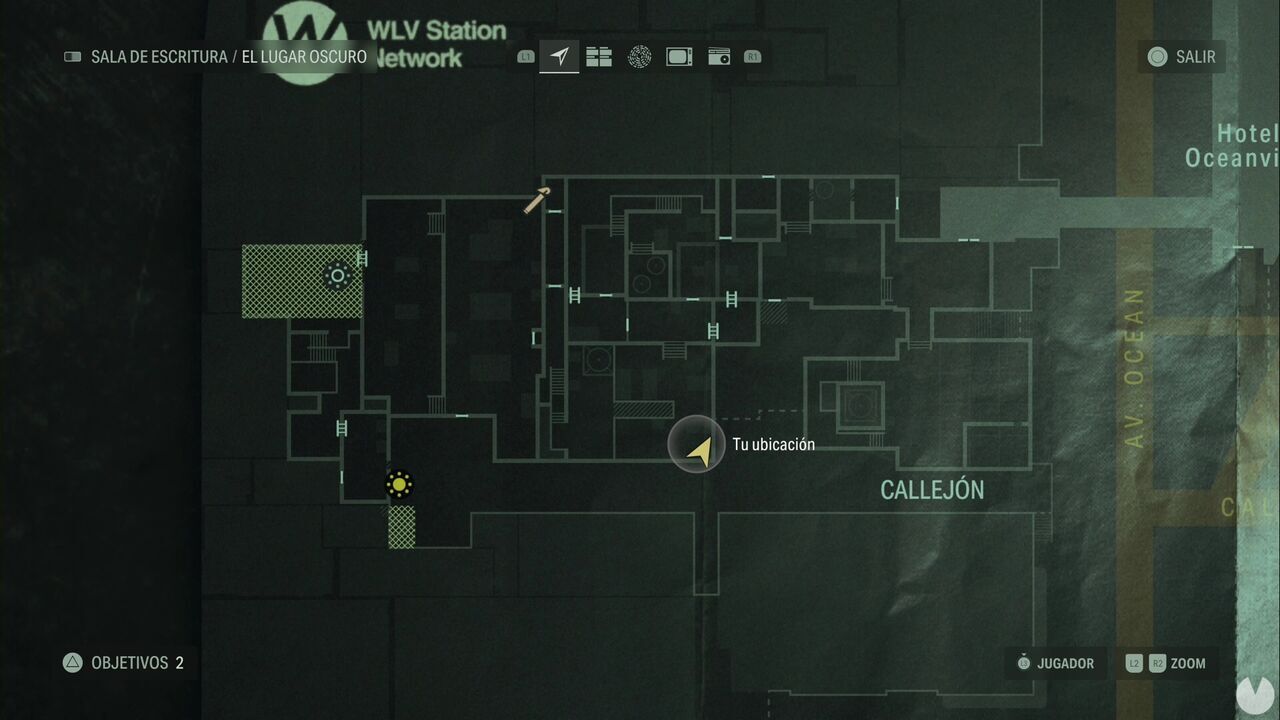The width and height of the screenshot is (1280, 720).
Task: Open the TV videos collection icon
Action: tap(679, 57)
